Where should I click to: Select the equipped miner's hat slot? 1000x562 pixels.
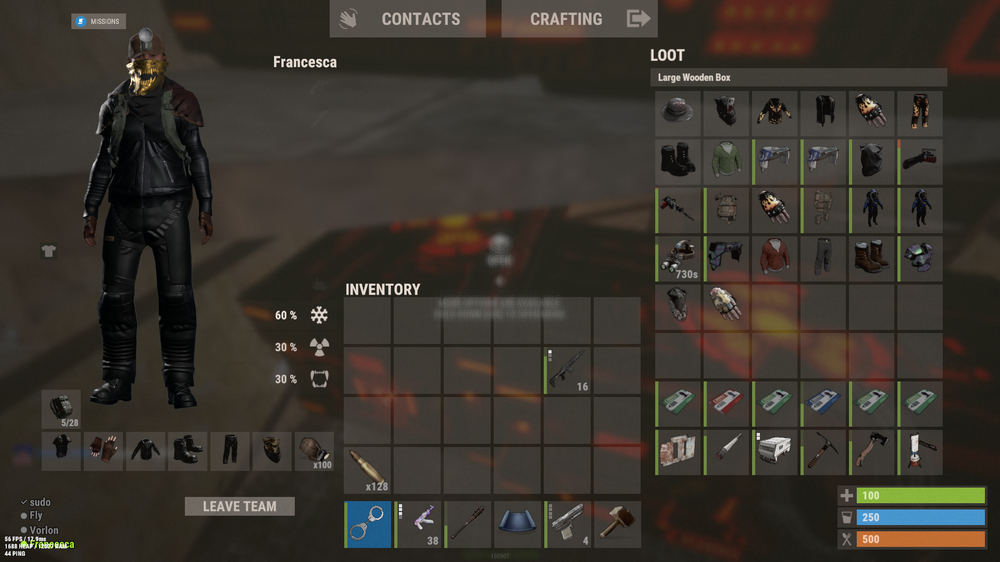[x=314, y=451]
